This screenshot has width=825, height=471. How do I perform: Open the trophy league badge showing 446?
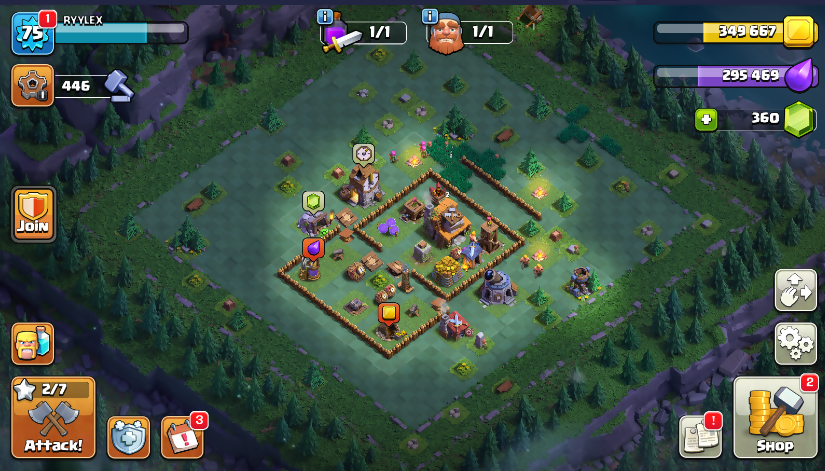pyautogui.click(x=32, y=85)
